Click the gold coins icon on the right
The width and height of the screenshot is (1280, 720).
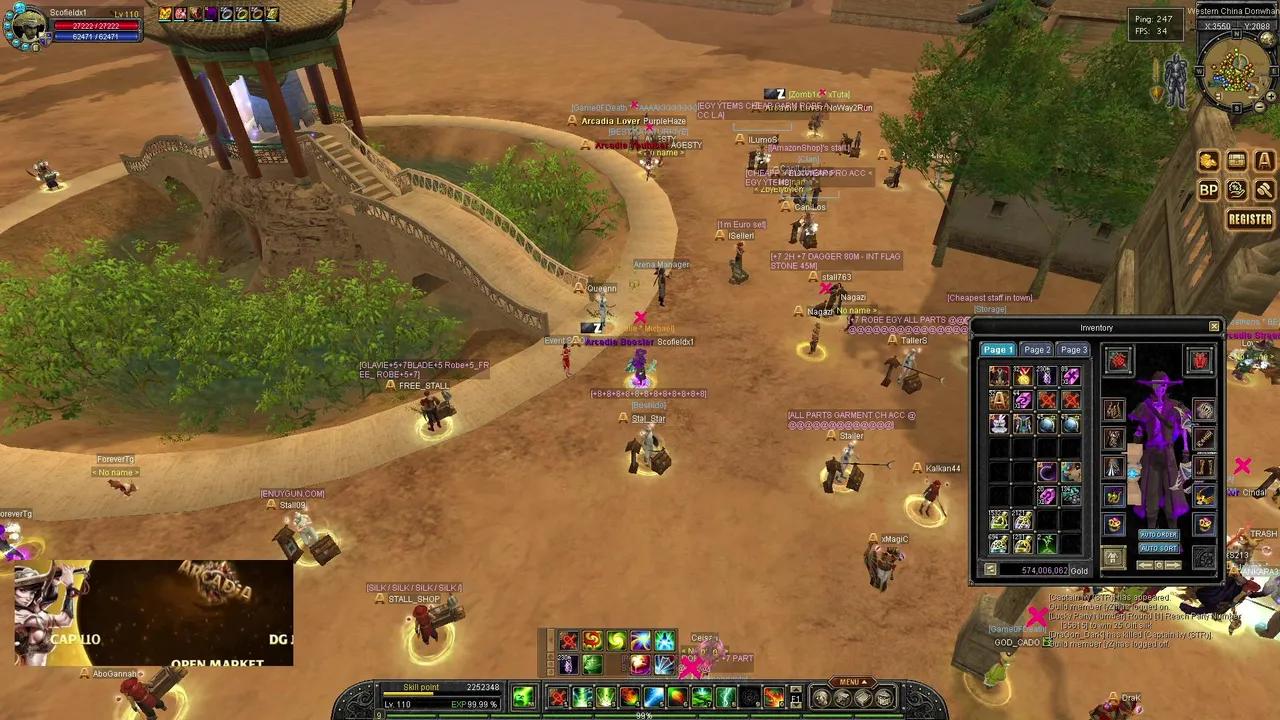click(1209, 160)
